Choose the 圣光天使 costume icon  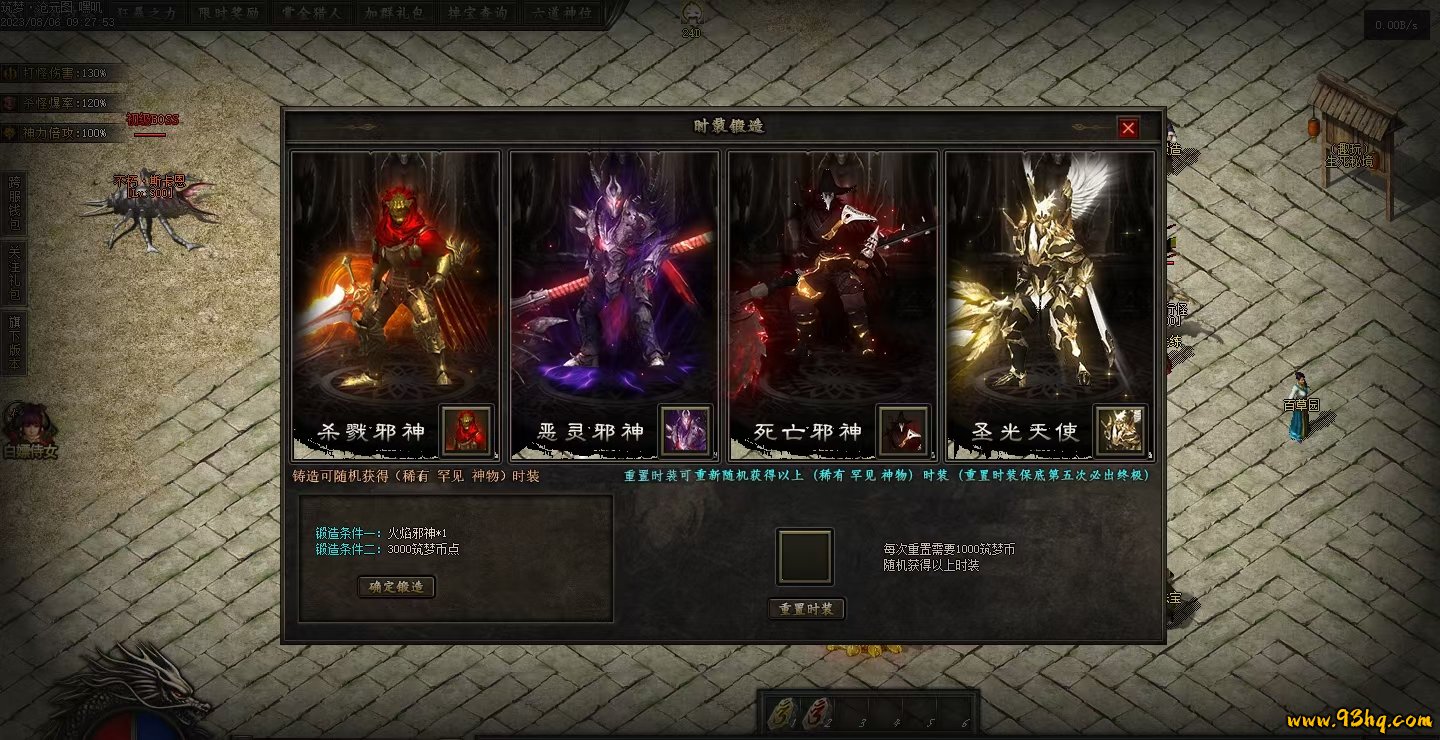click(1120, 431)
